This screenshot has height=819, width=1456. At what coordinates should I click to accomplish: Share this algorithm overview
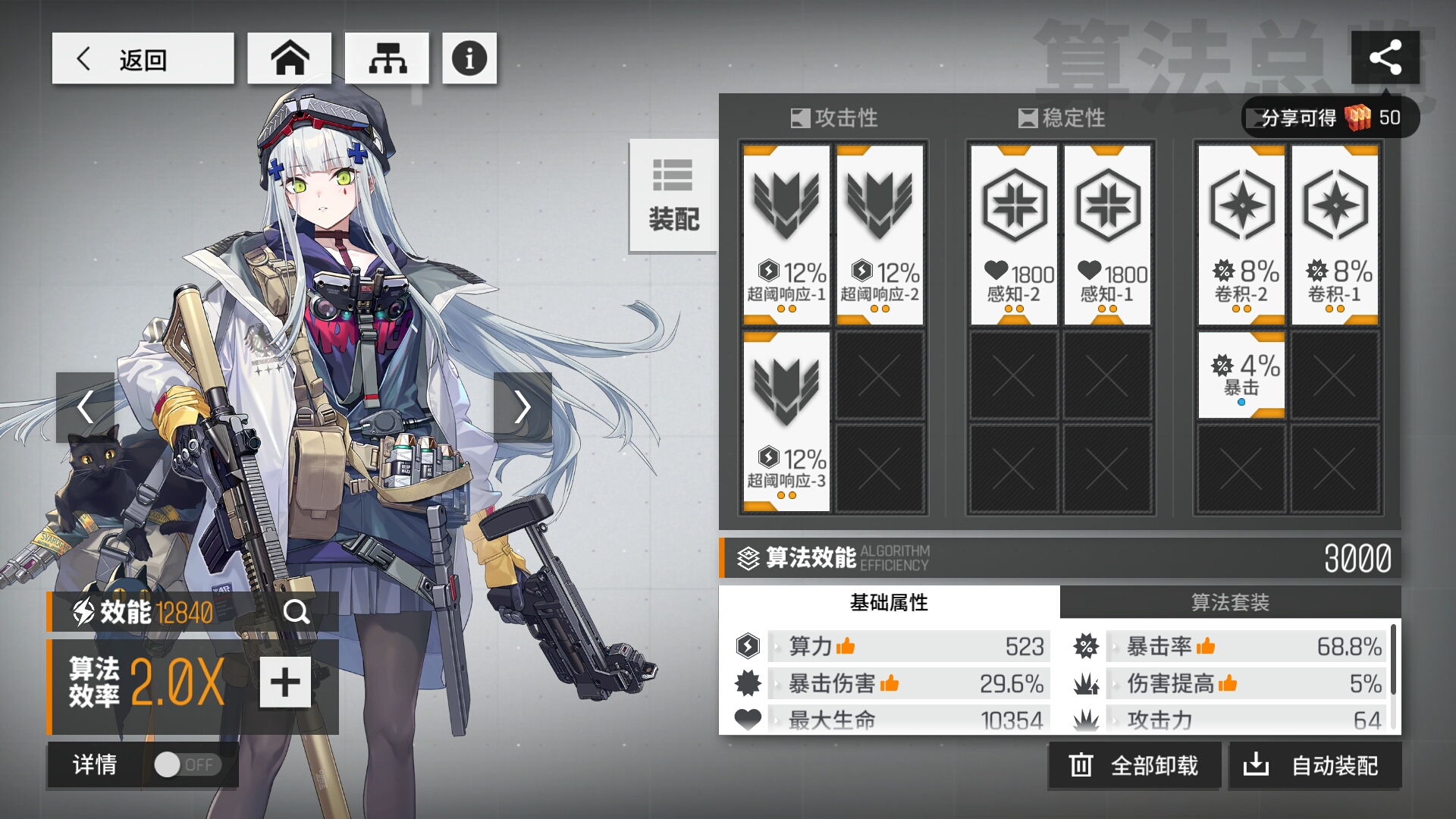[x=1385, y=58]
